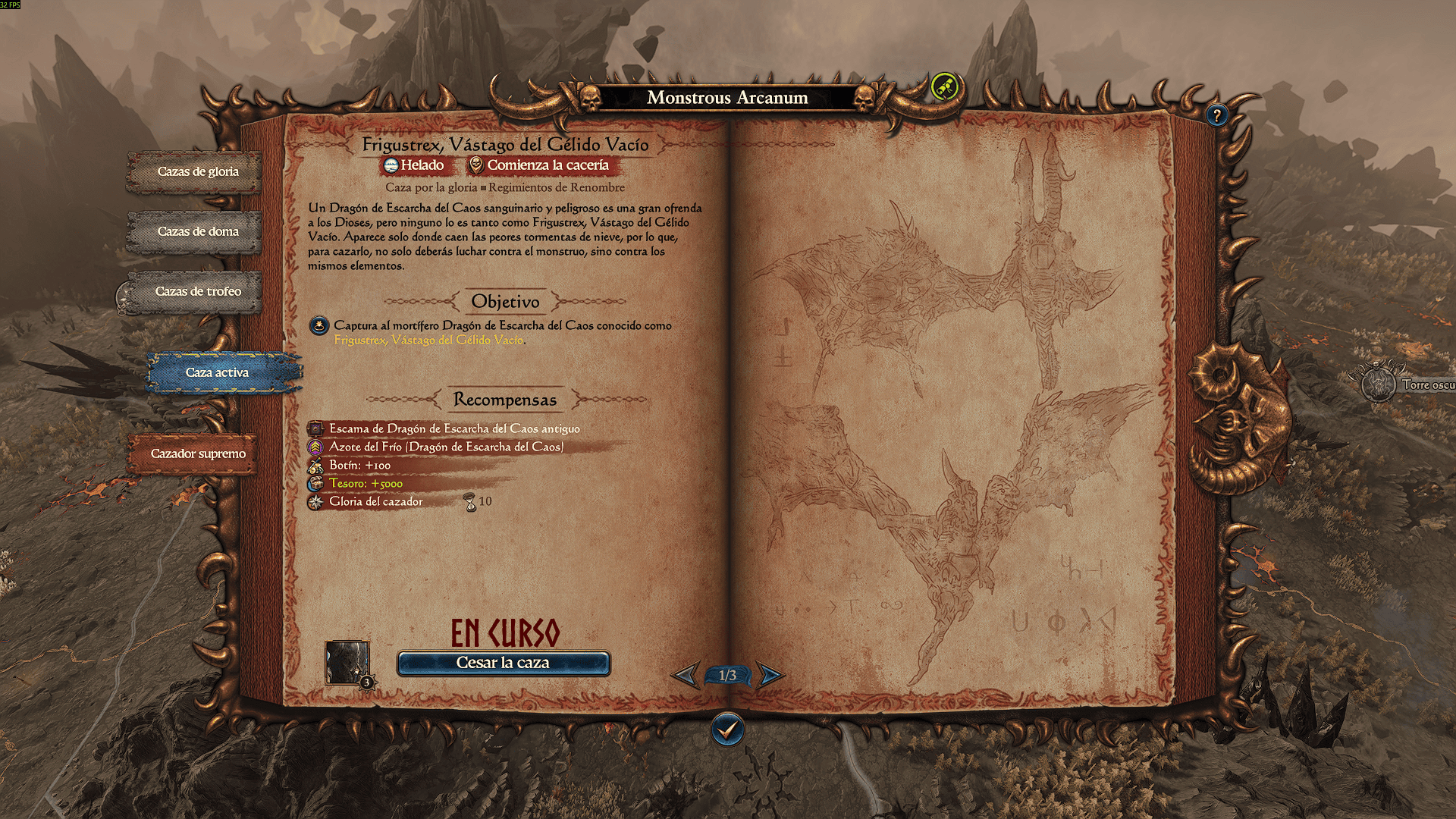Screen dimensions: 1456x819
Task: Open the Cazador supremo tab
Action: (x=197, y=453)
